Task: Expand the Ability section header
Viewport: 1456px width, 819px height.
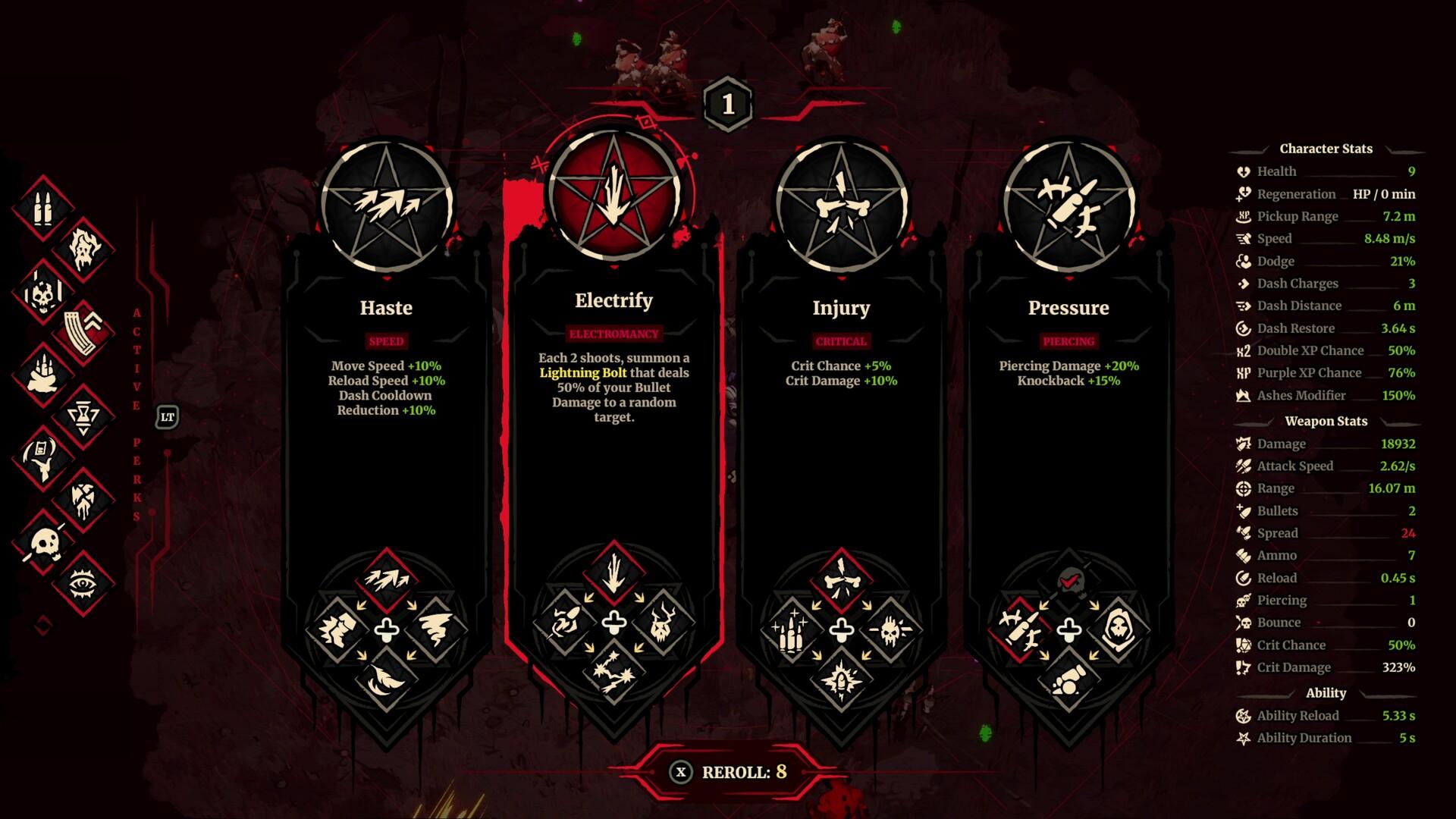Action: coord(1326,692)
